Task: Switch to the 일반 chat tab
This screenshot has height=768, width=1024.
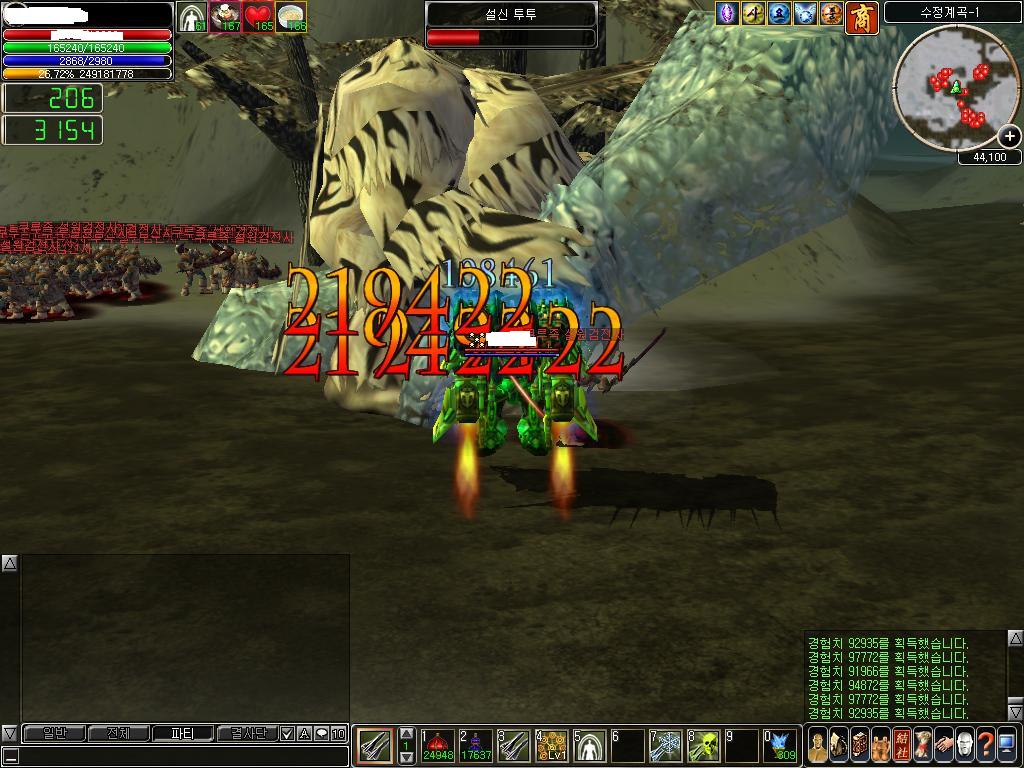Action: point(54,733)
